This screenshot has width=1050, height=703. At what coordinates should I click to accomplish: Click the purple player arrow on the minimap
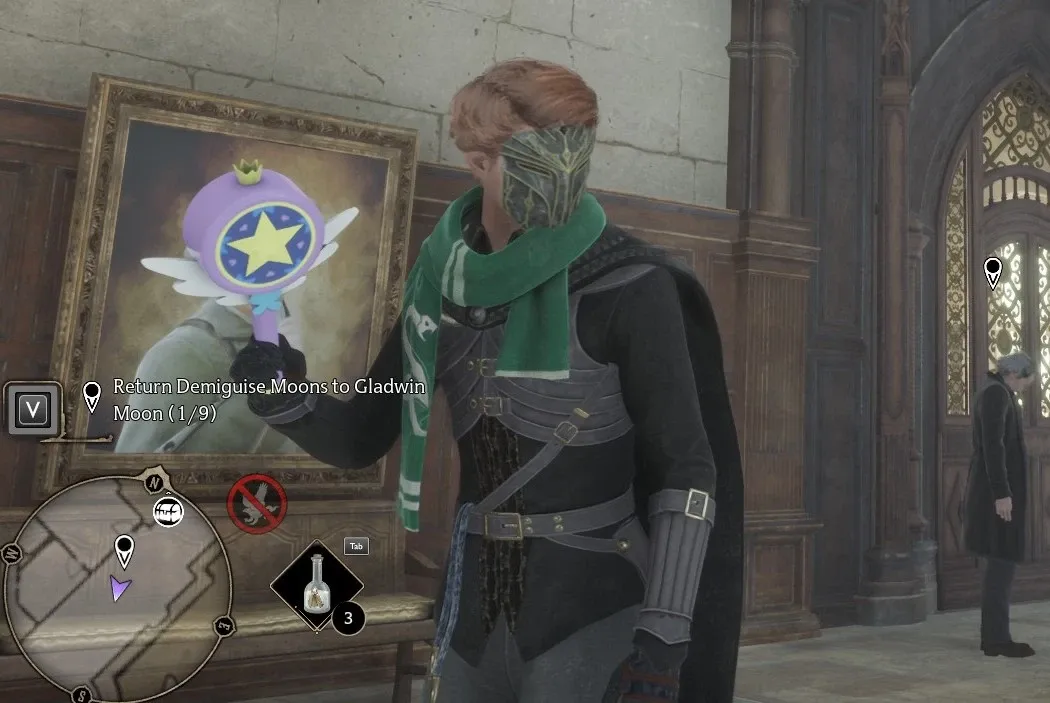121,591
